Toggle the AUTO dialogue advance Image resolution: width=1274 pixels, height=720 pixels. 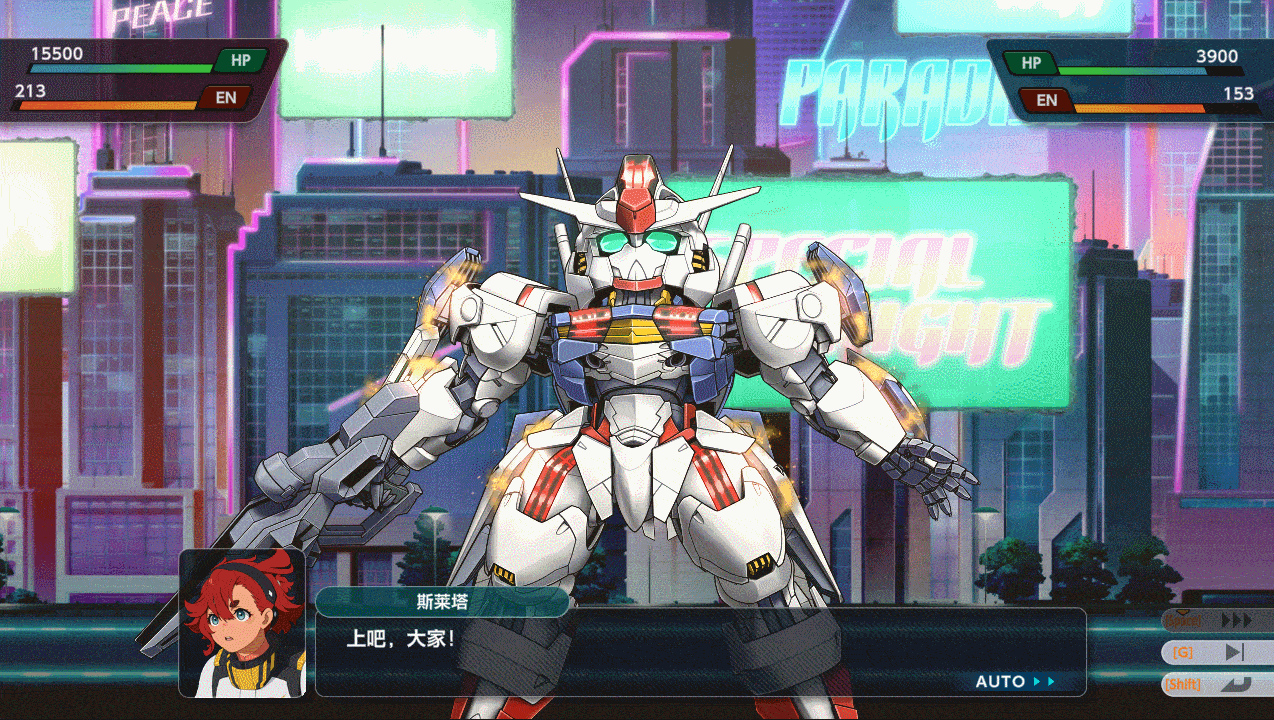pyautogui.click(x=1015, y=682)
